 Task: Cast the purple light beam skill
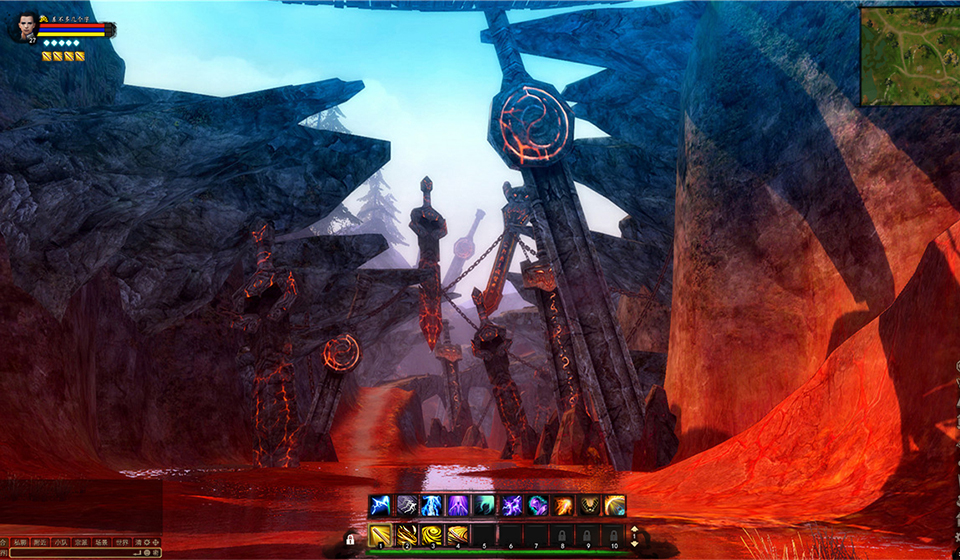[x=458, y=506]
